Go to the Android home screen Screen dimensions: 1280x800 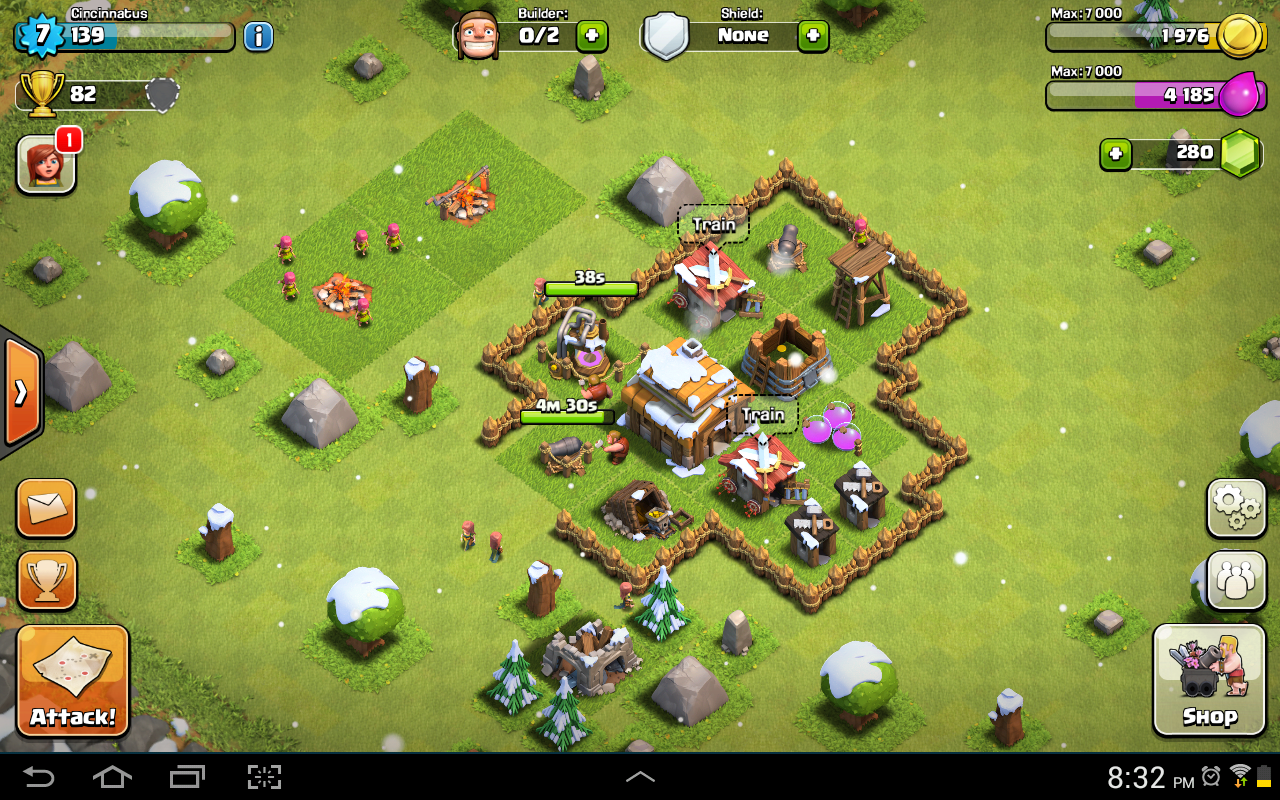click(113, 777)
